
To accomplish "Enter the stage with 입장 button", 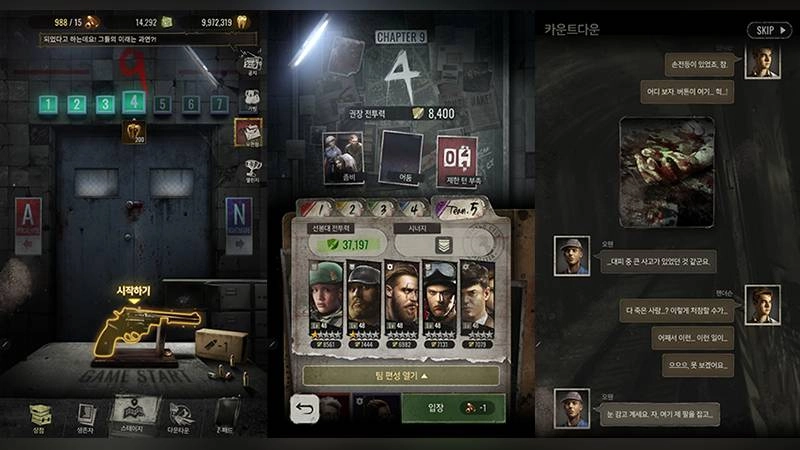I will point(452,408).
